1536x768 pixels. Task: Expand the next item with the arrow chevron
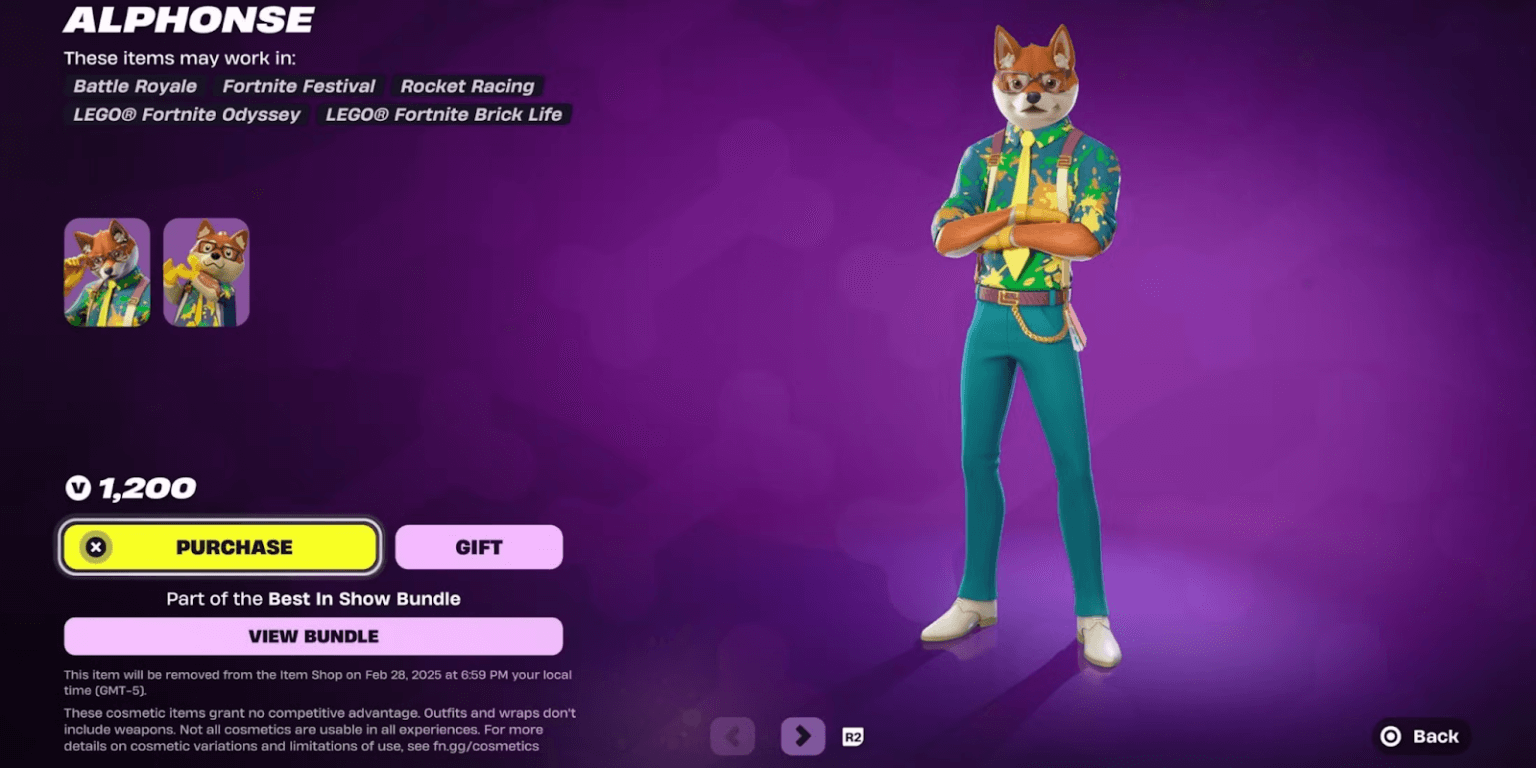click(802, 735)
